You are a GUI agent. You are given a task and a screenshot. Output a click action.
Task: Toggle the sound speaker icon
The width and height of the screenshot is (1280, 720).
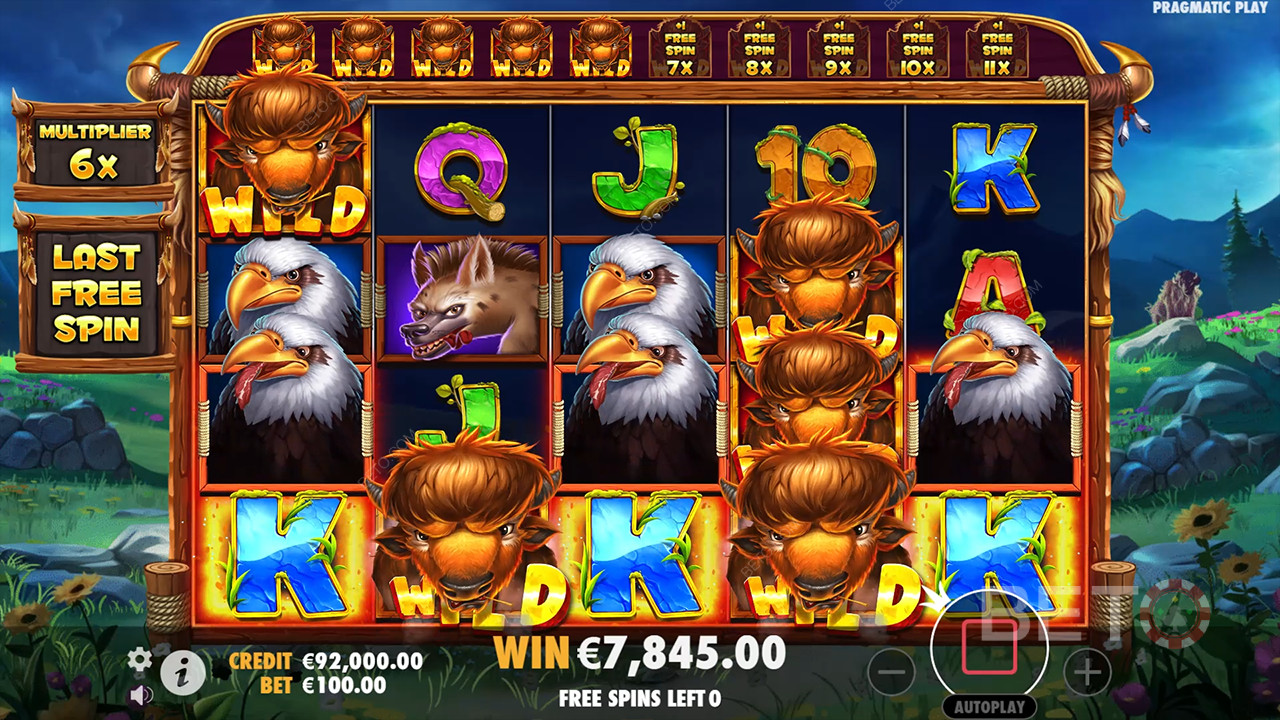[x=141, y=694]
